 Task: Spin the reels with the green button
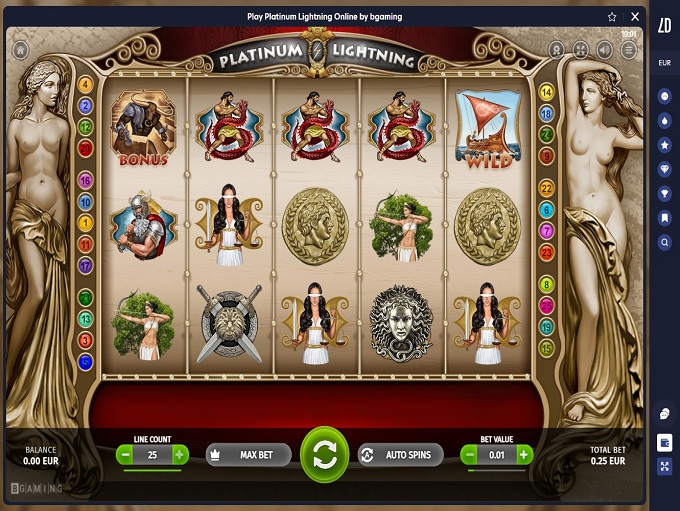[324, 455]
